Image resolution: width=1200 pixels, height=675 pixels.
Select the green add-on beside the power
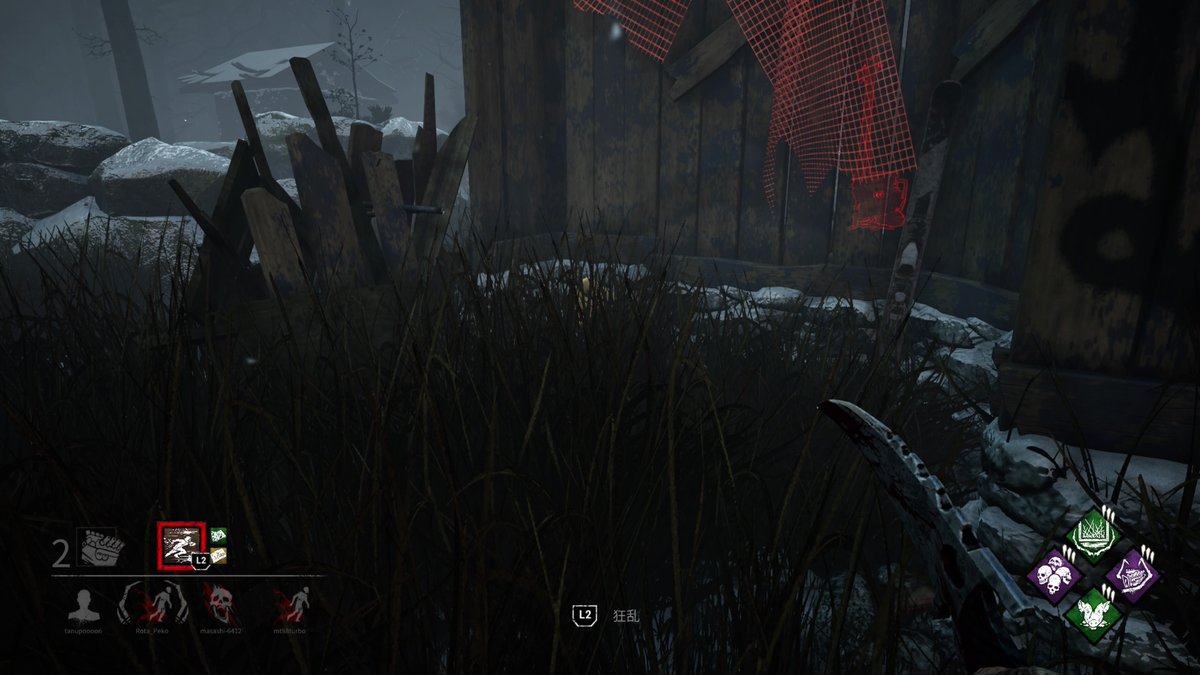219,536
